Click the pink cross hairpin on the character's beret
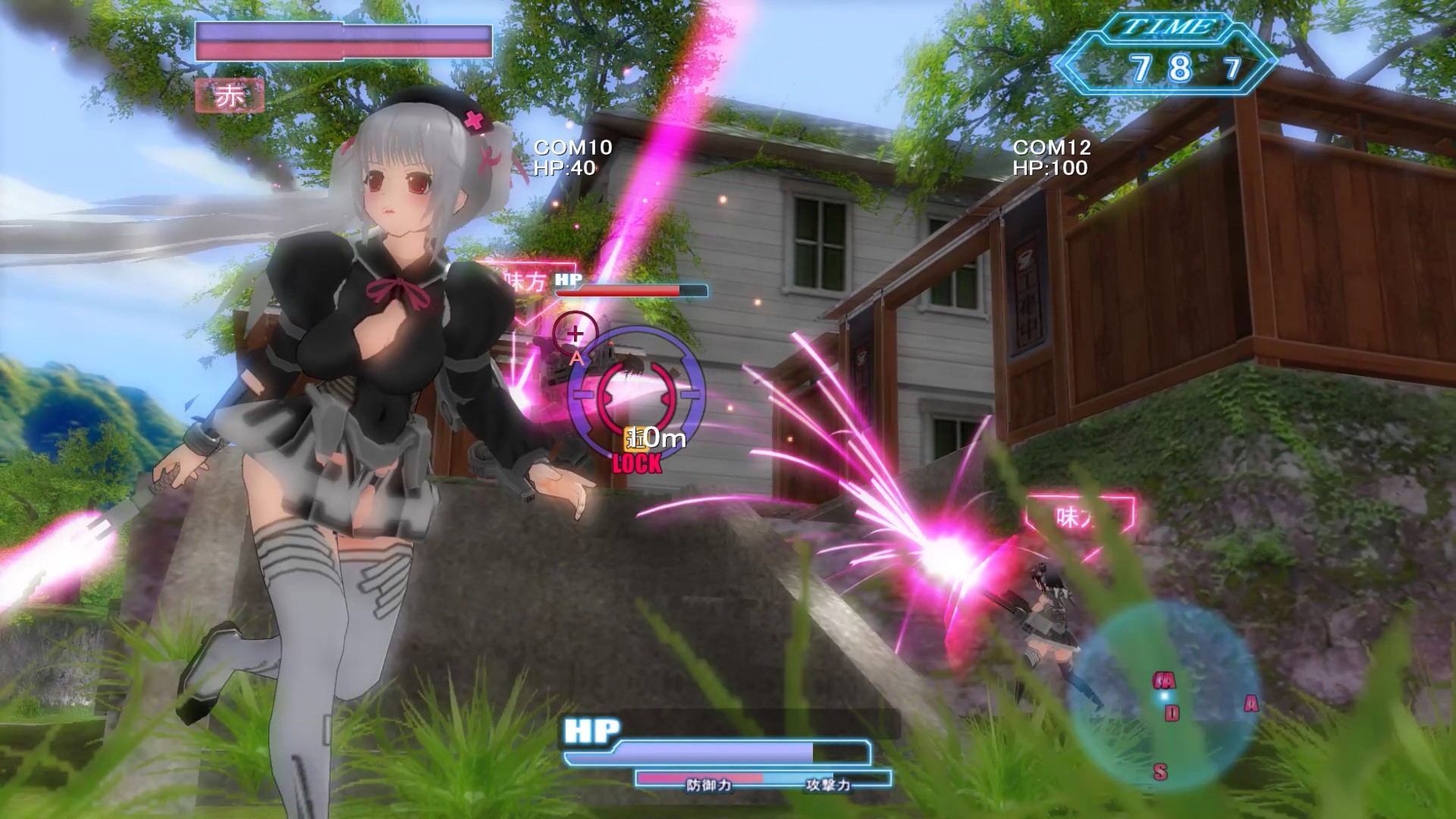The height and width of the screenshot is (819, 1456). tap(473, 120)
